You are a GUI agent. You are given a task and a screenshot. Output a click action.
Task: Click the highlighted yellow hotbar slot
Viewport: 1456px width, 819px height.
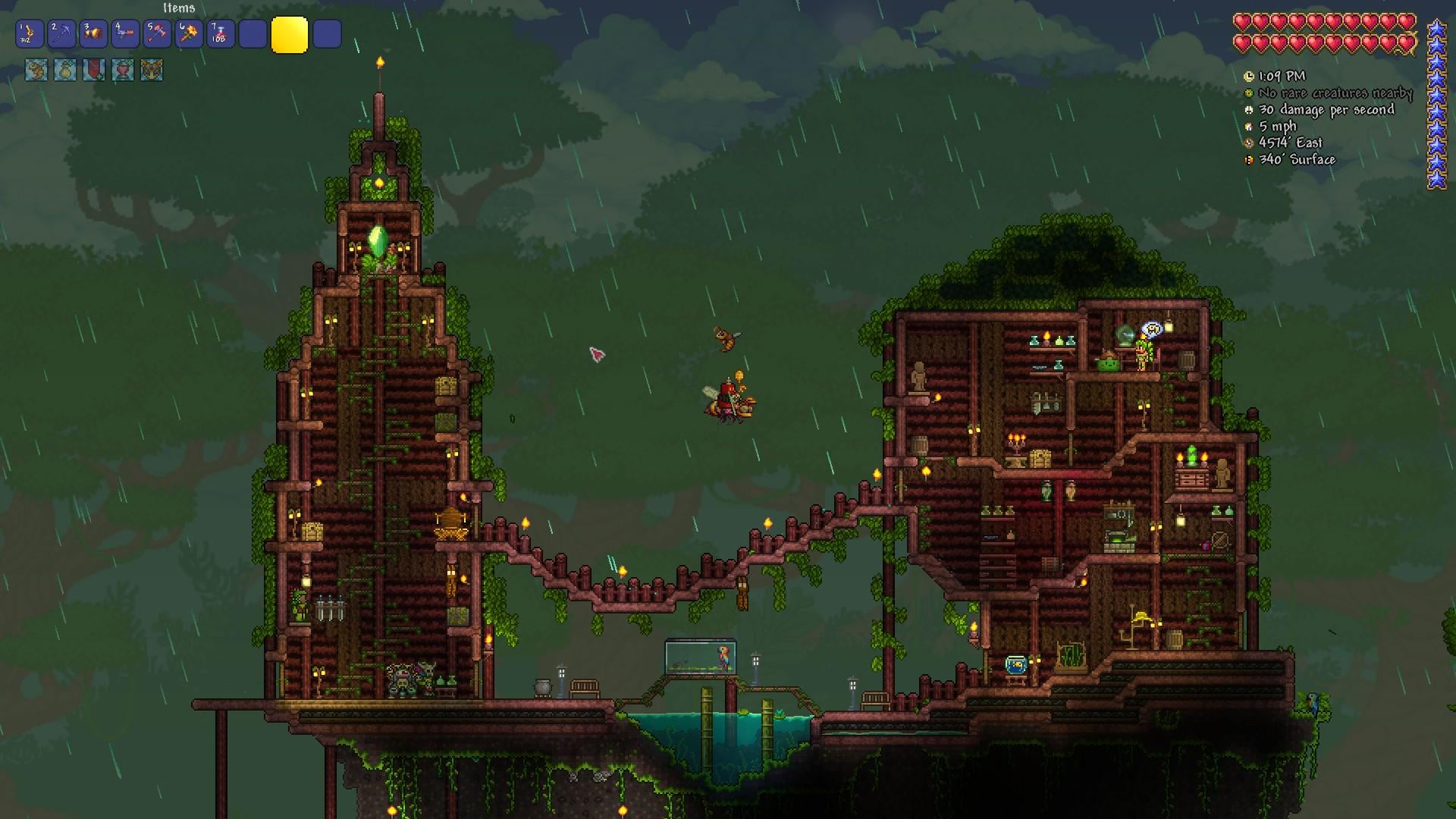click(x=289, y=34)
